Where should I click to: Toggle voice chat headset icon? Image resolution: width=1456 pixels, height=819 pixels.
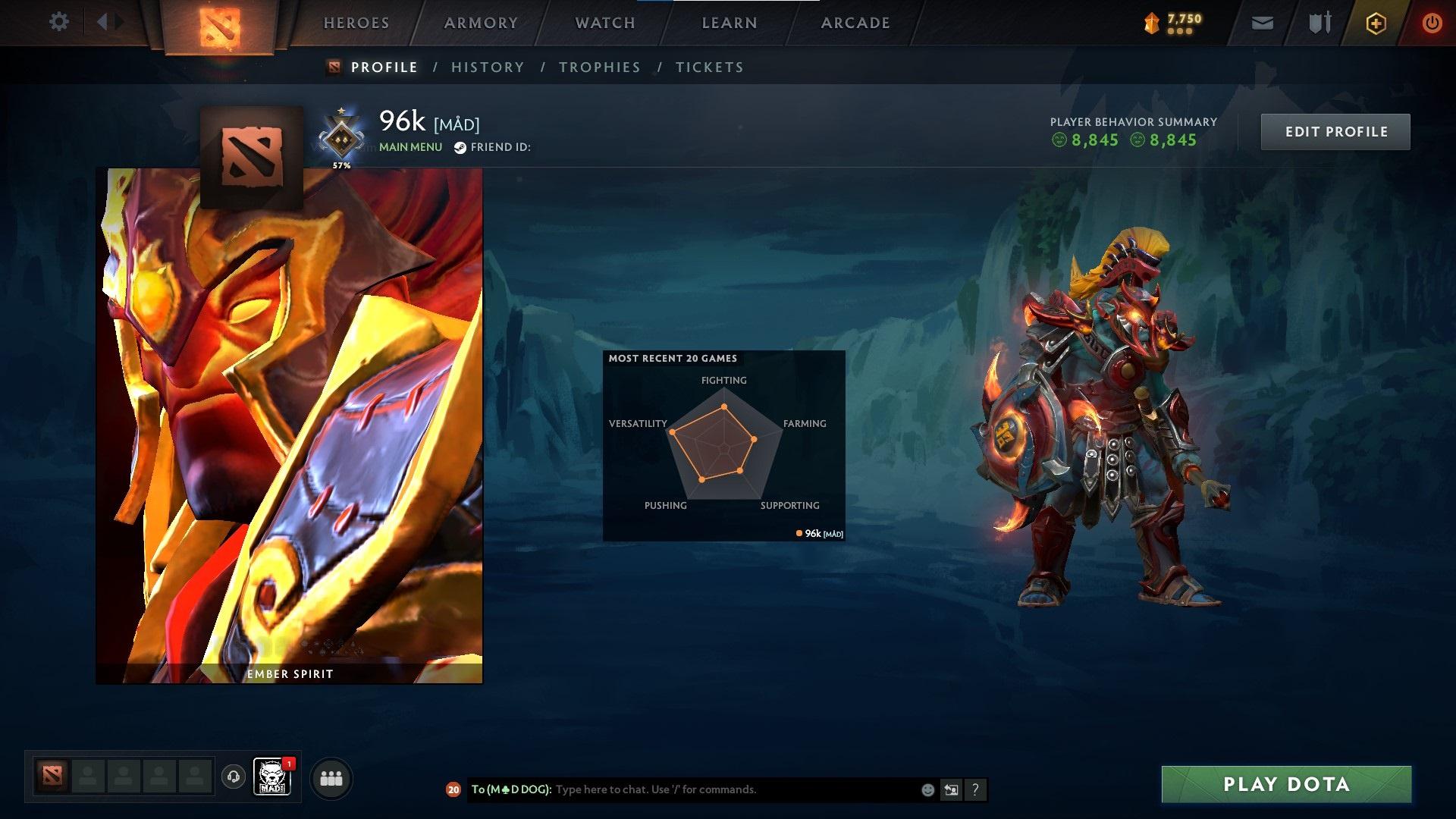tap(234, 777)
